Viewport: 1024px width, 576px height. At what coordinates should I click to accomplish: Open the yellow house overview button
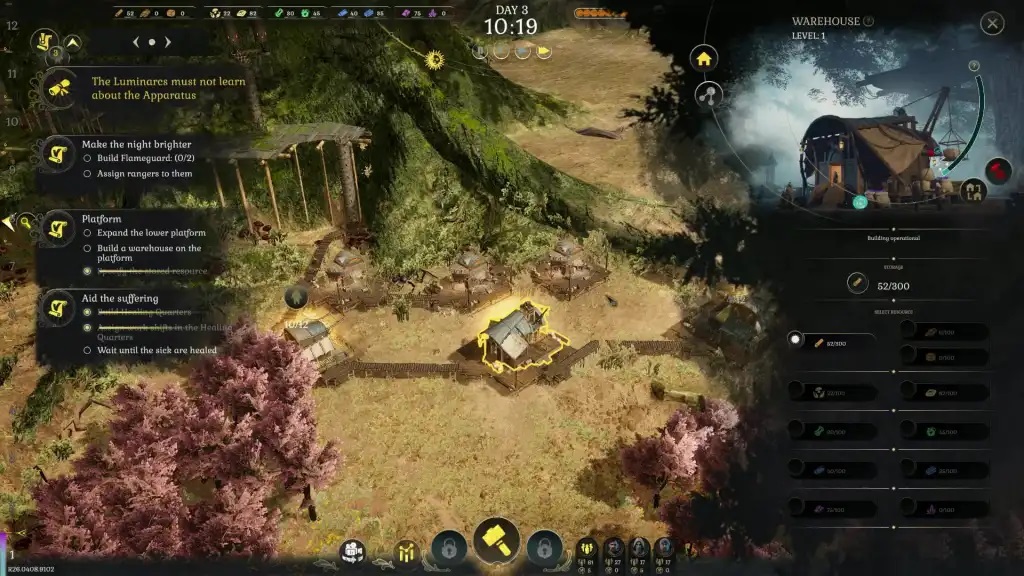(704, 58)
